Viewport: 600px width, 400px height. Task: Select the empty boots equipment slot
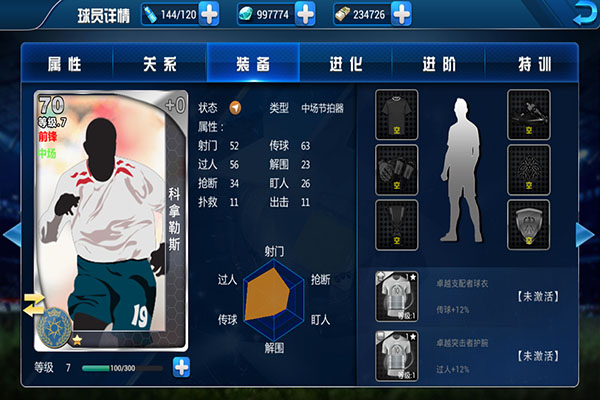click(529, 113)
